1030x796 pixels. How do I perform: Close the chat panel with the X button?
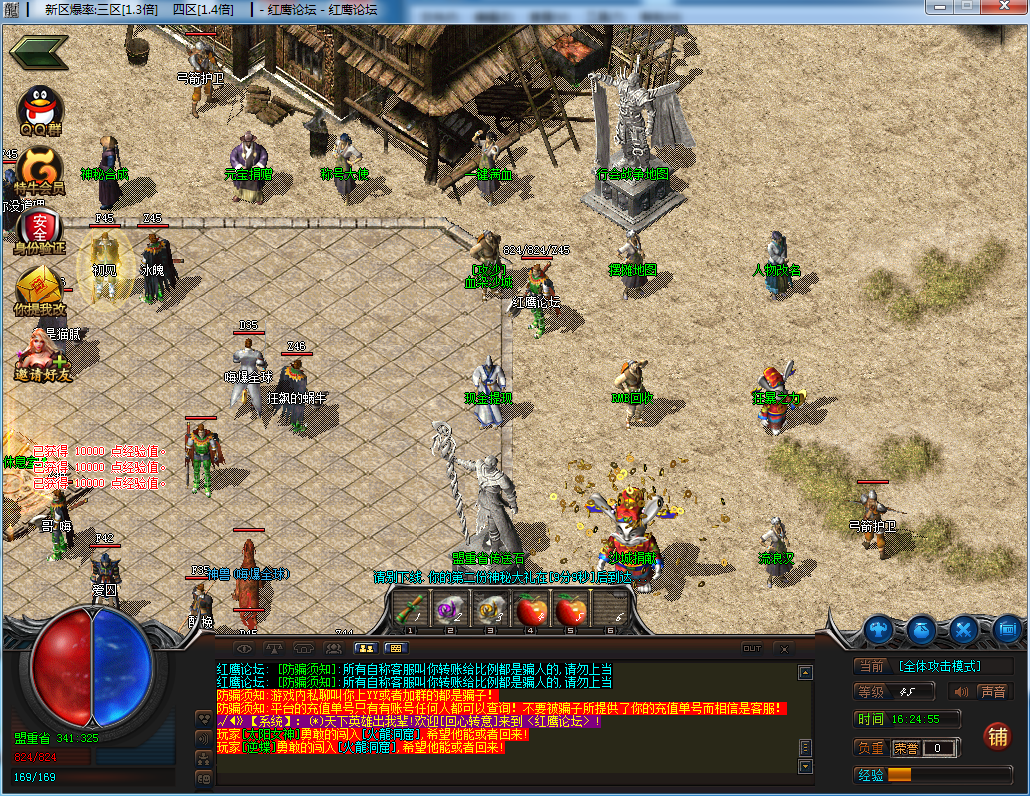[x=782, y=648]
